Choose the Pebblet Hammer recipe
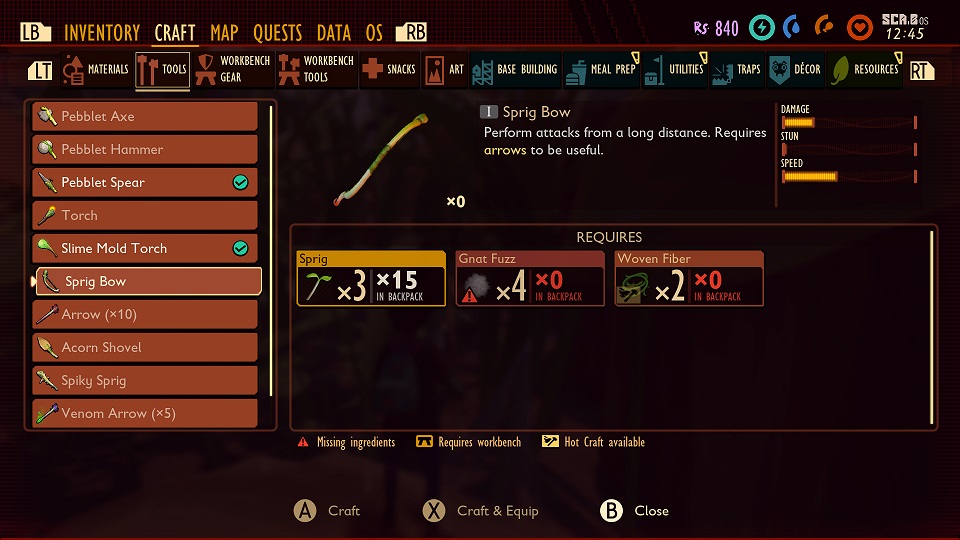Image resolution: width=960 pixels, height=540 pixels. [x=145, y=149]
